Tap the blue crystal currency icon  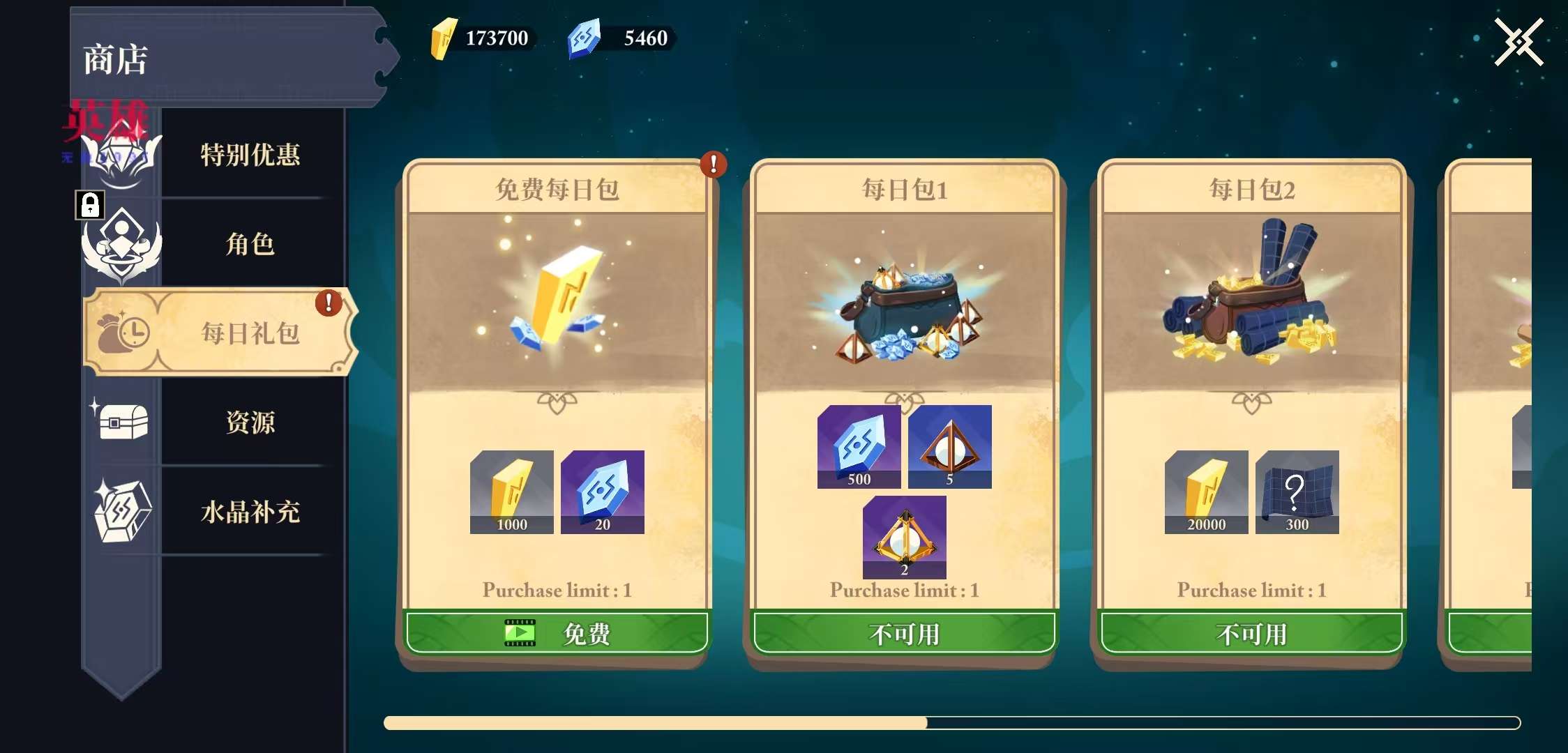[584, 38]
